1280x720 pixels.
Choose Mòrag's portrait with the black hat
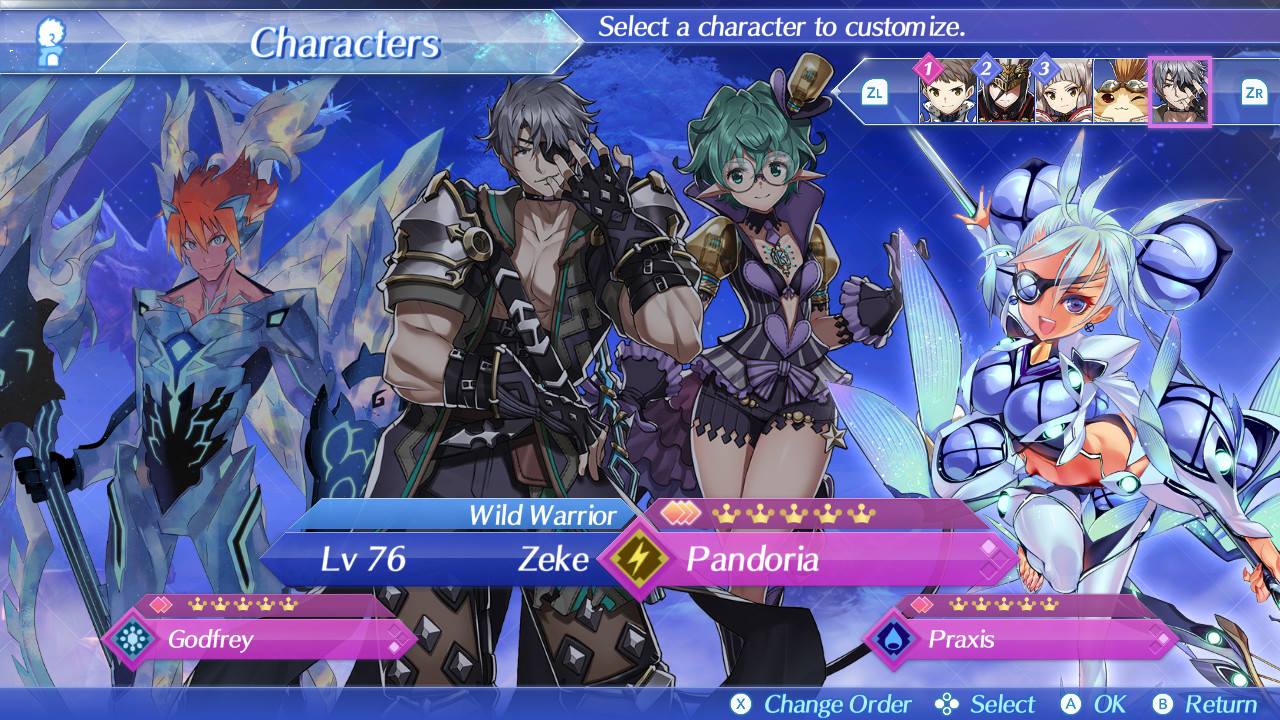point(1005,93)
